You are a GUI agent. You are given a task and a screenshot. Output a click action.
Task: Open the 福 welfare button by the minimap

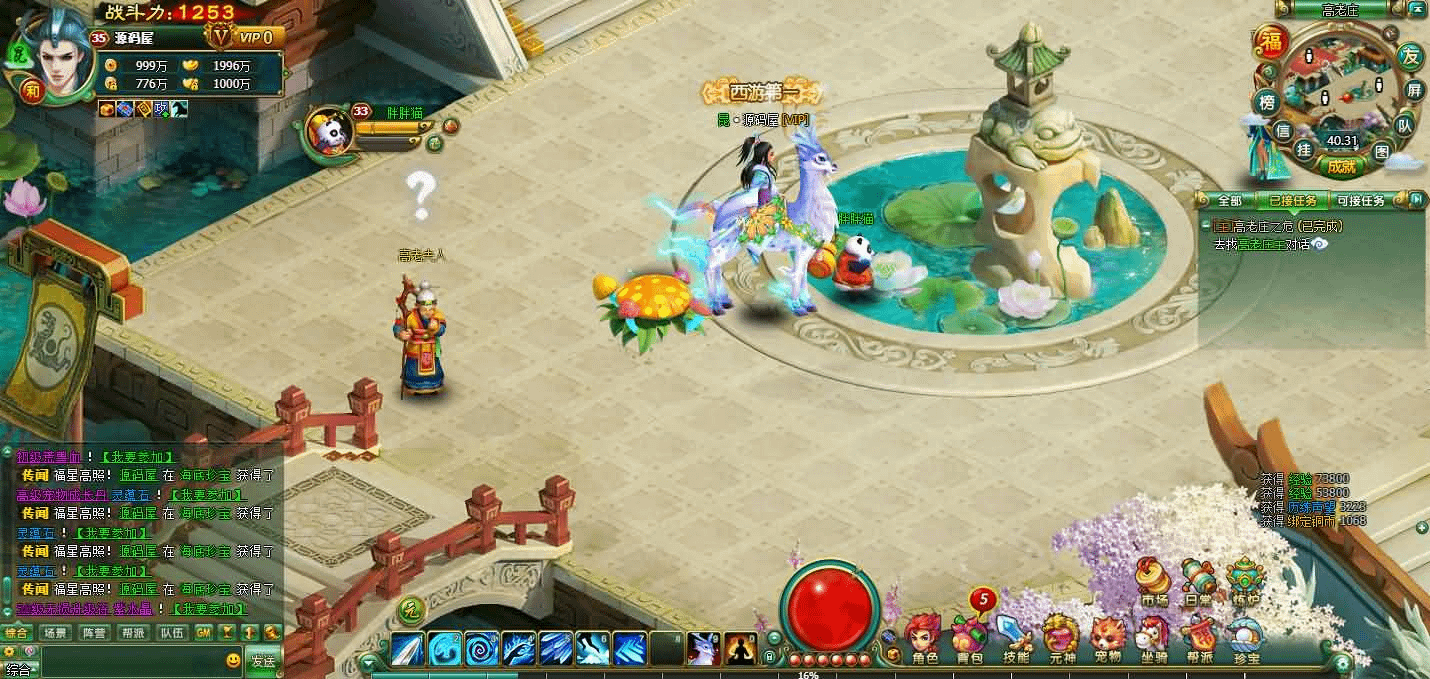point(1271,42)
